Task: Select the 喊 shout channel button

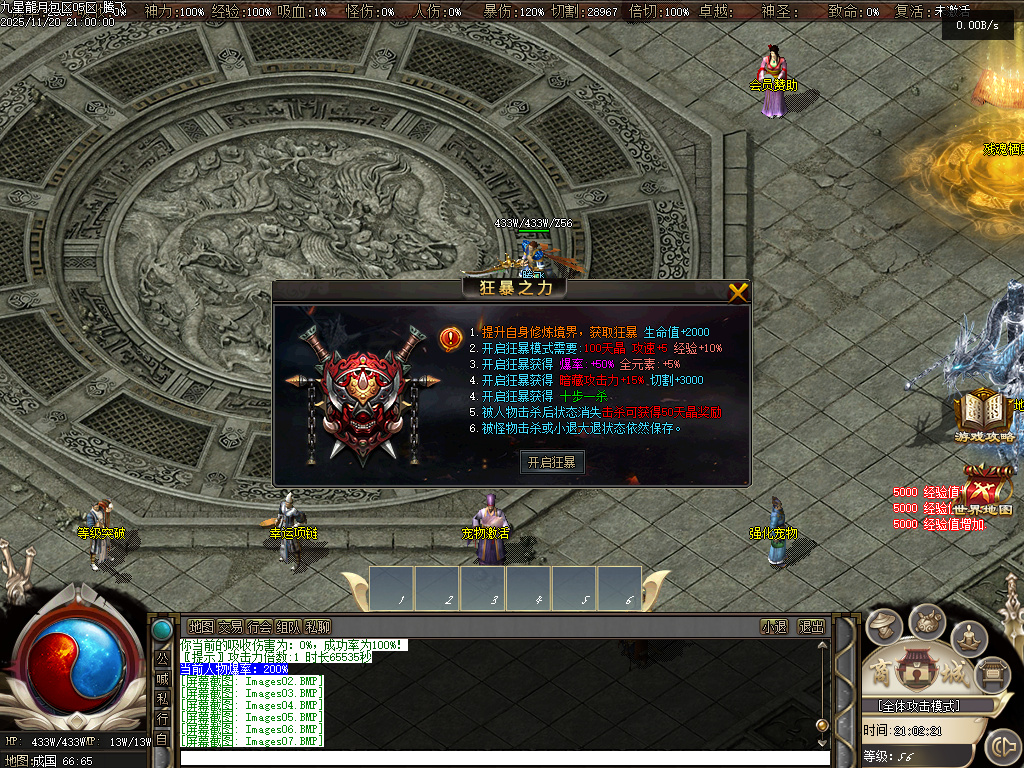Action: (x=162, y=679)
